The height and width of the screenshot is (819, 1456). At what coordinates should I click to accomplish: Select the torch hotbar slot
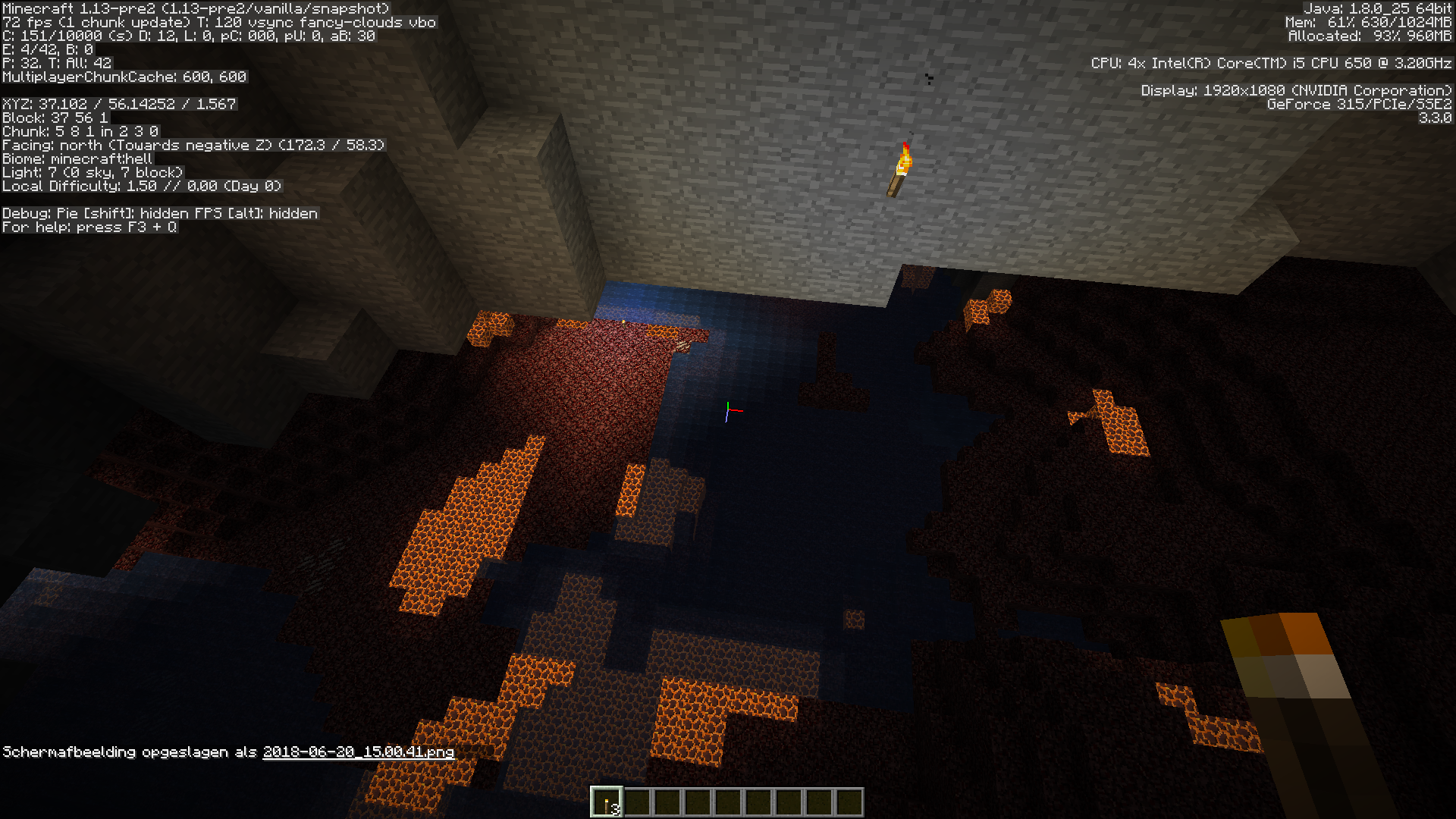click(607, 802)
